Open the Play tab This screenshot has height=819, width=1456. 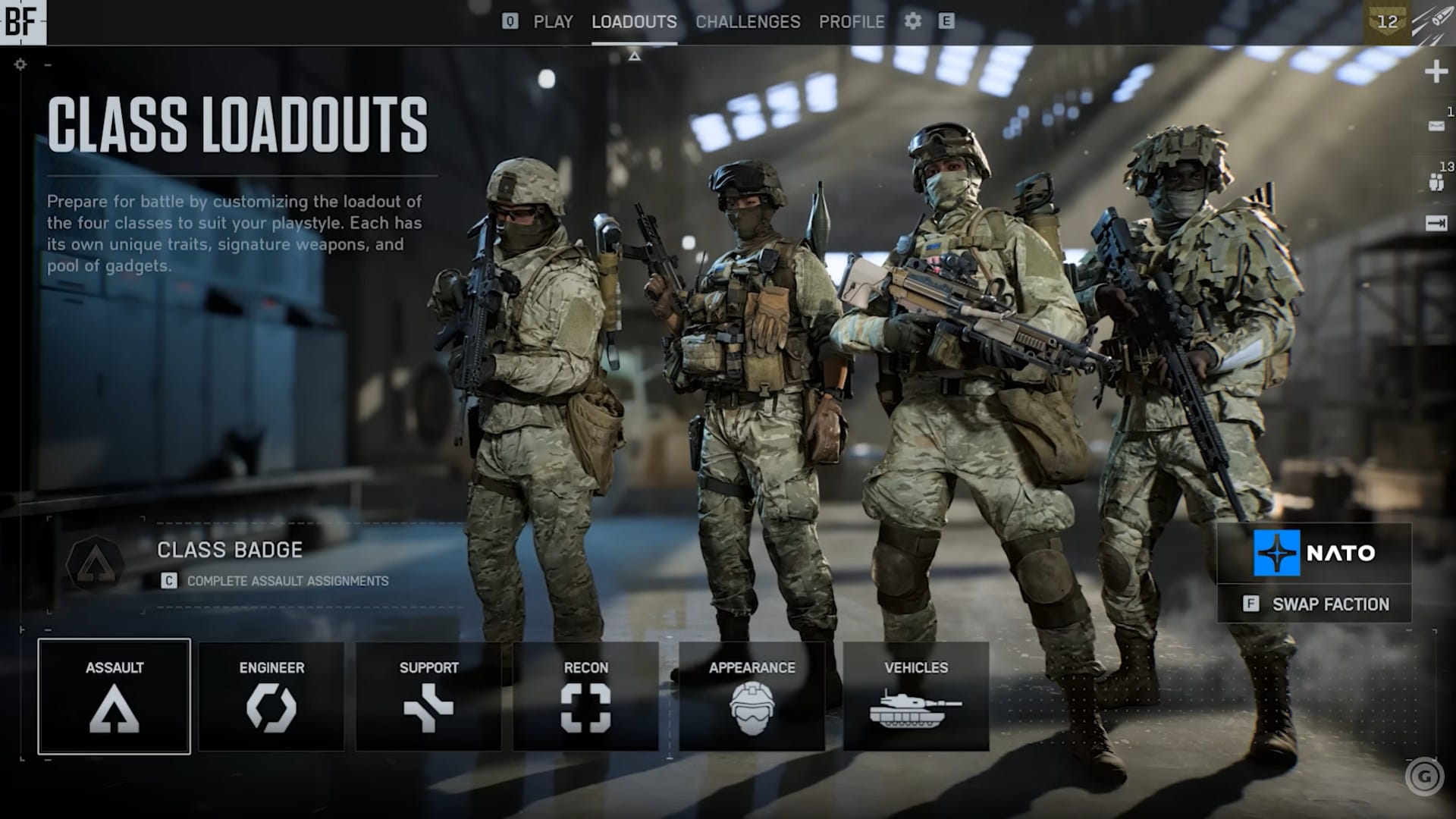(x=553, y=22)
